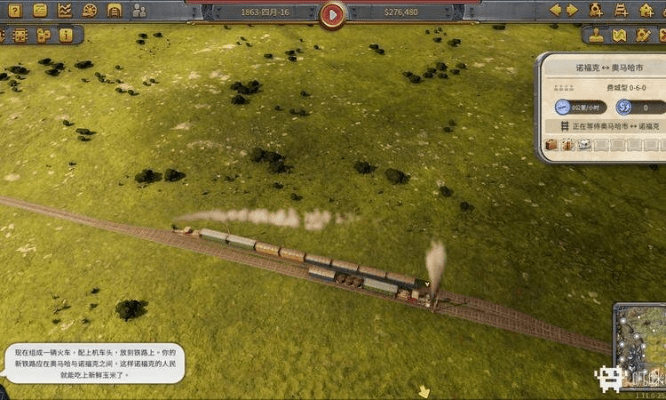The height and width of the screenshot is (400, 666).
Task: Click the blue train speed icon
Action: [561, 107]
